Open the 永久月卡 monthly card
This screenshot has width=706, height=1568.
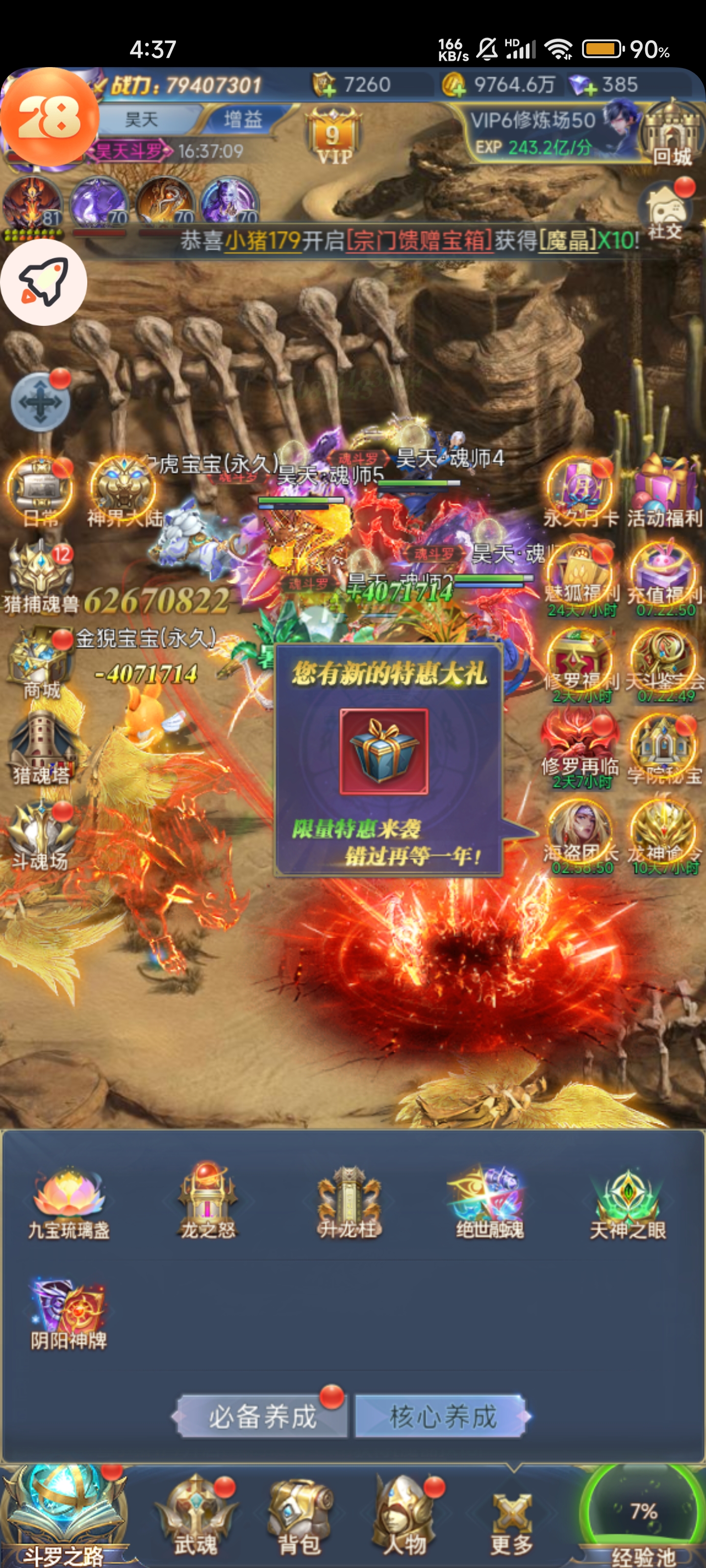pyautogui.click(x=580, y=492)
